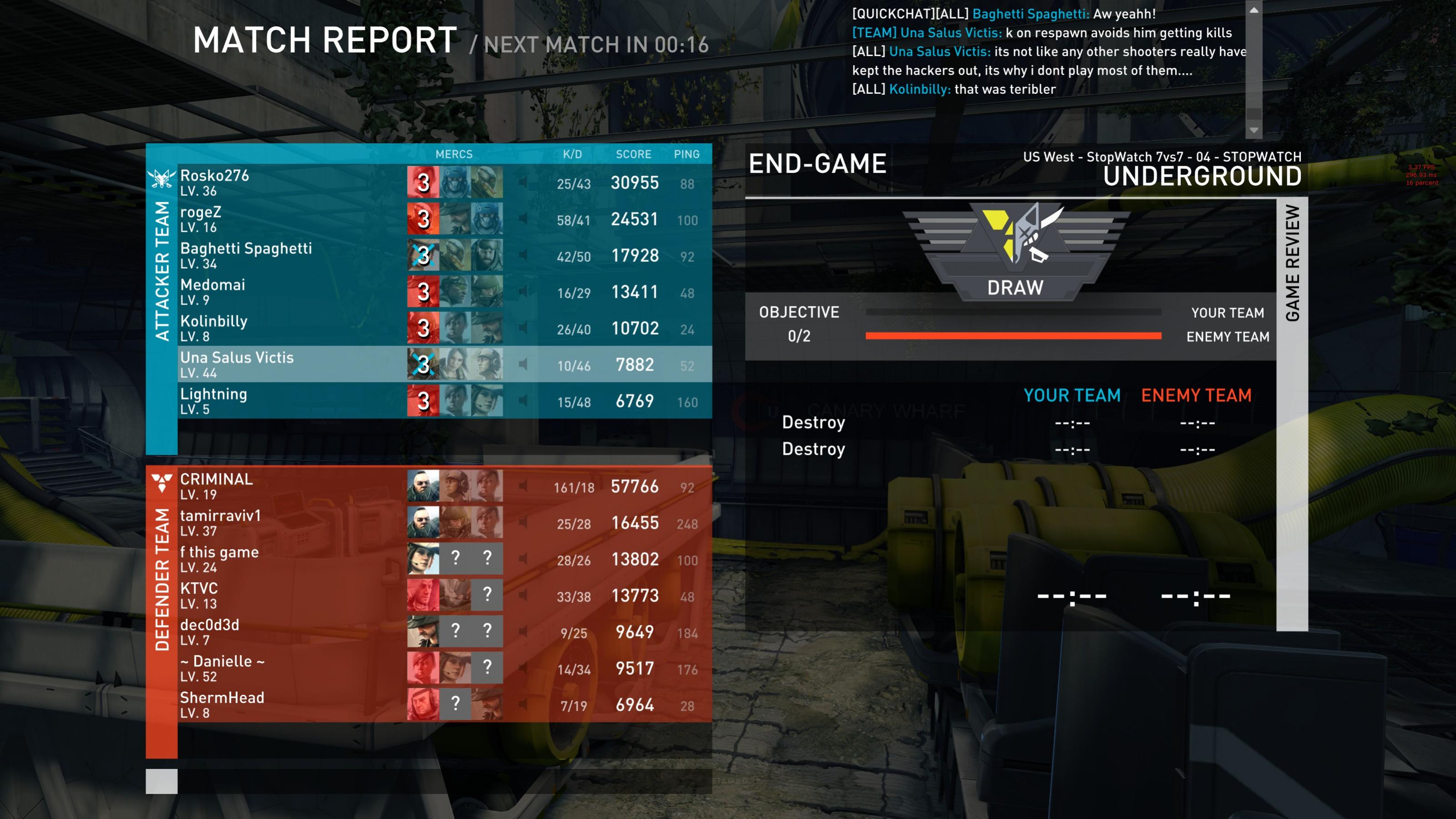Mute Kolinbilly with the speaker icon
The height and width of the screenshot is (819, 1456).
click(x=523, y=328)
